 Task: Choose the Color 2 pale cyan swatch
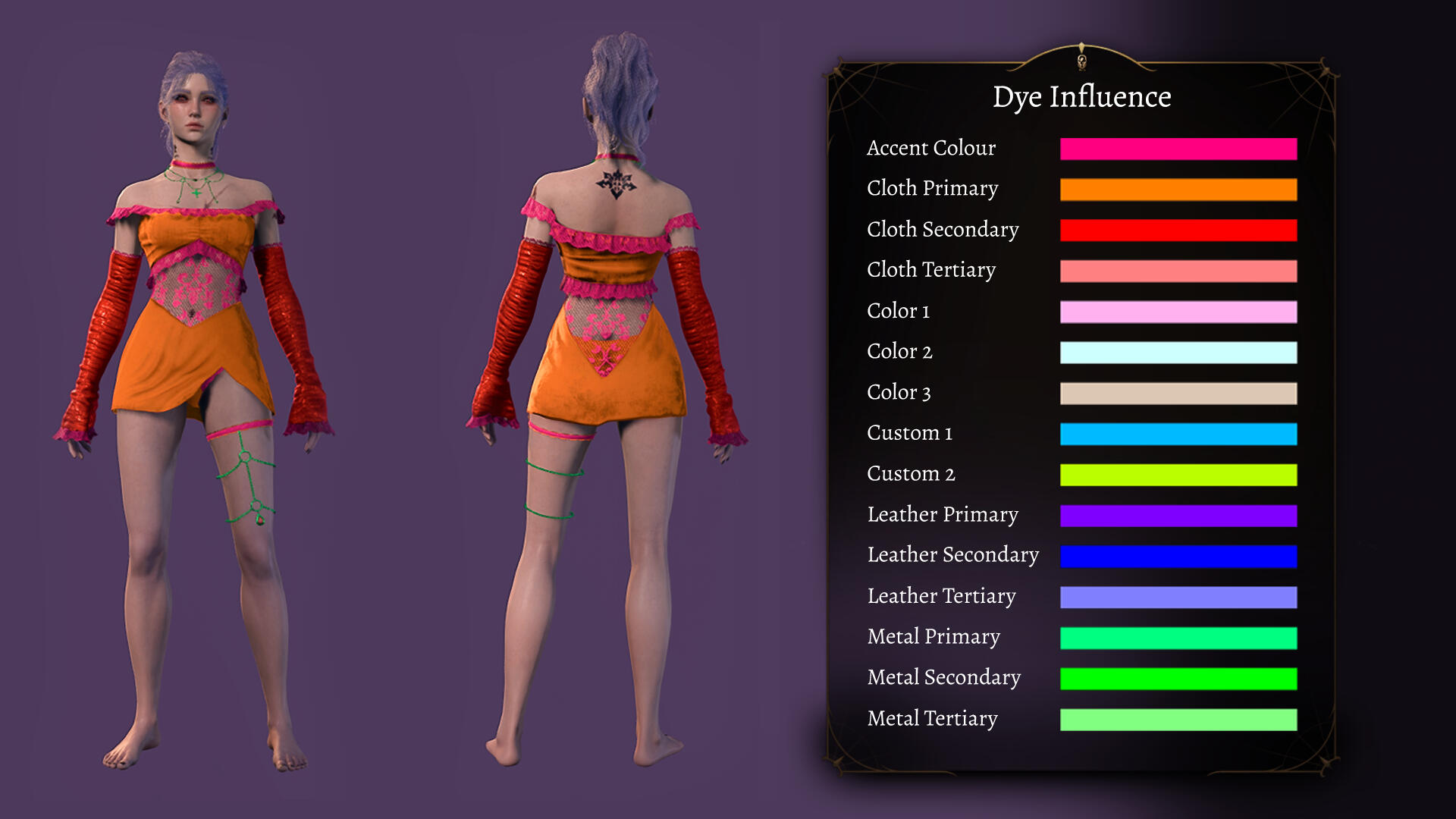1178,353
